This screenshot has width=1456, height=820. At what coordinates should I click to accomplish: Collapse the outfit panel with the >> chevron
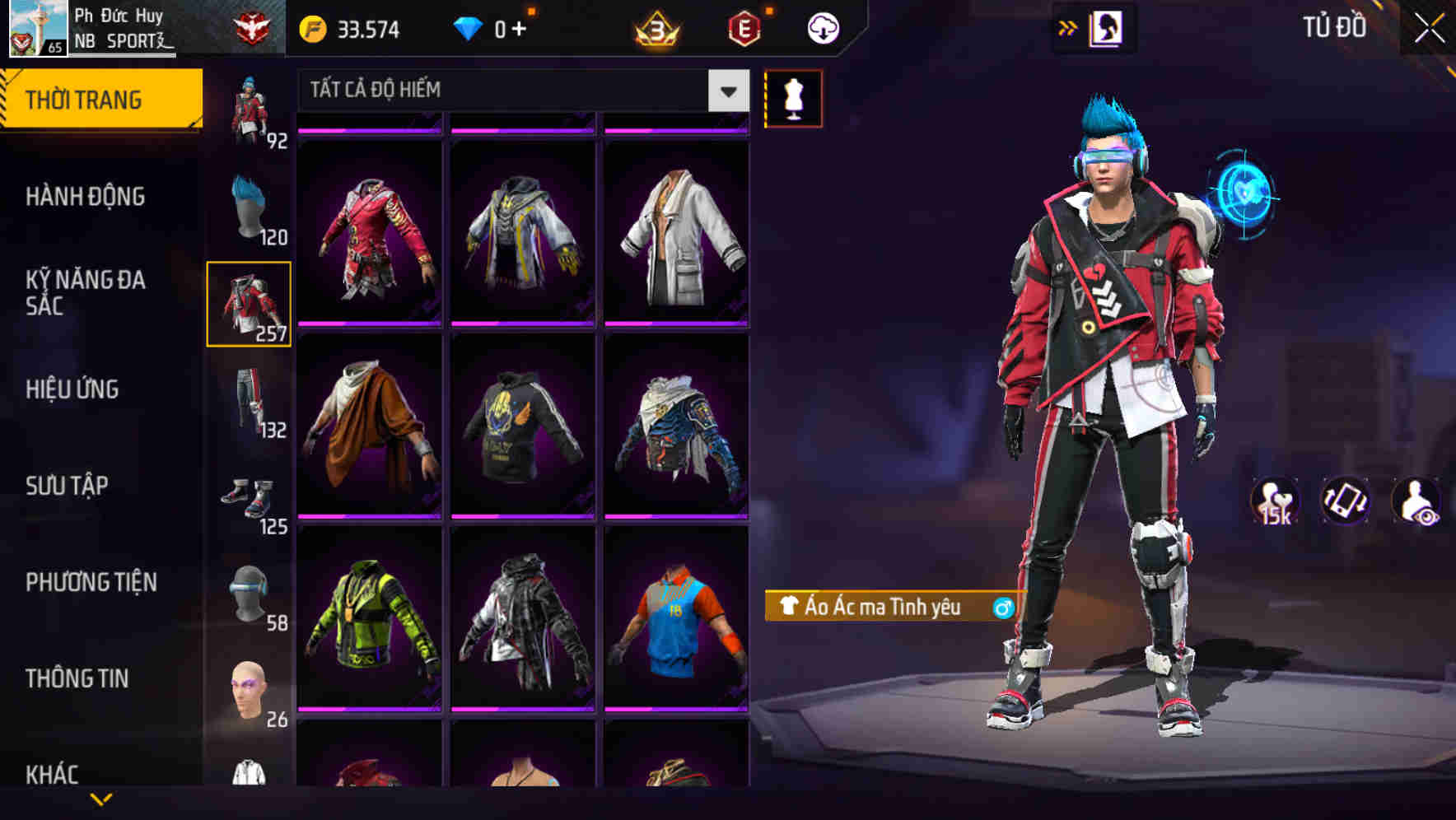[x=1068, y=26]
